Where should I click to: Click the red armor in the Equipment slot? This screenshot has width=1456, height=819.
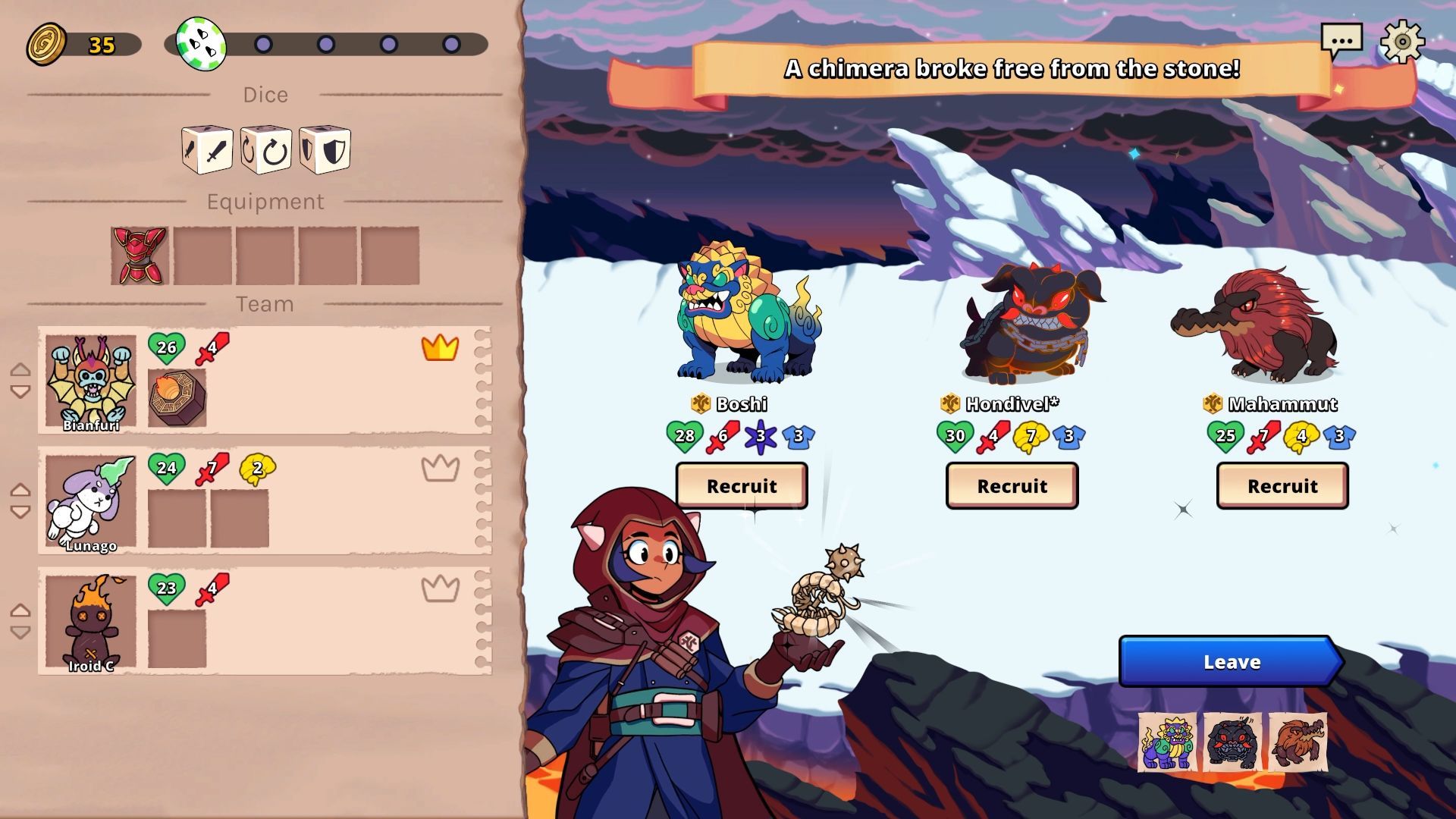tap(139, 256)
